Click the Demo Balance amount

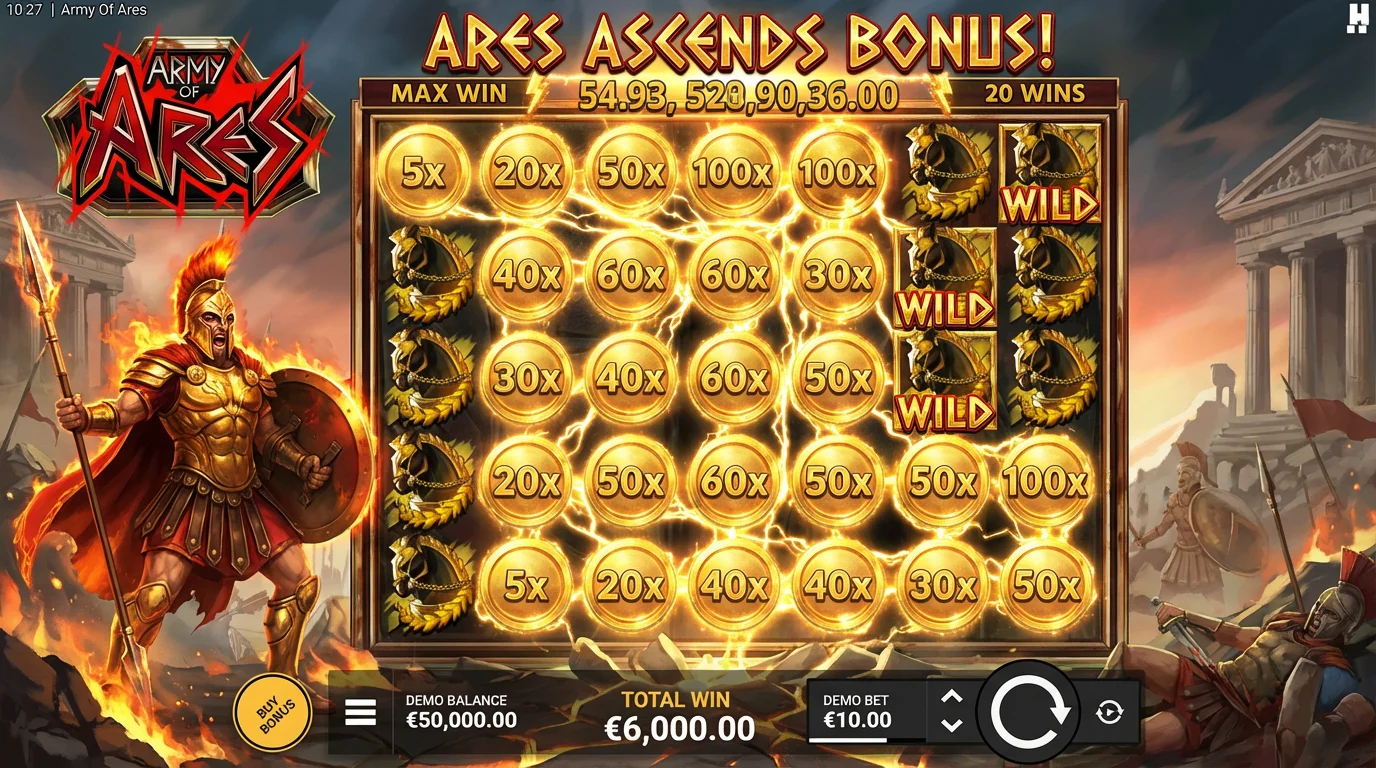(461, 719)
